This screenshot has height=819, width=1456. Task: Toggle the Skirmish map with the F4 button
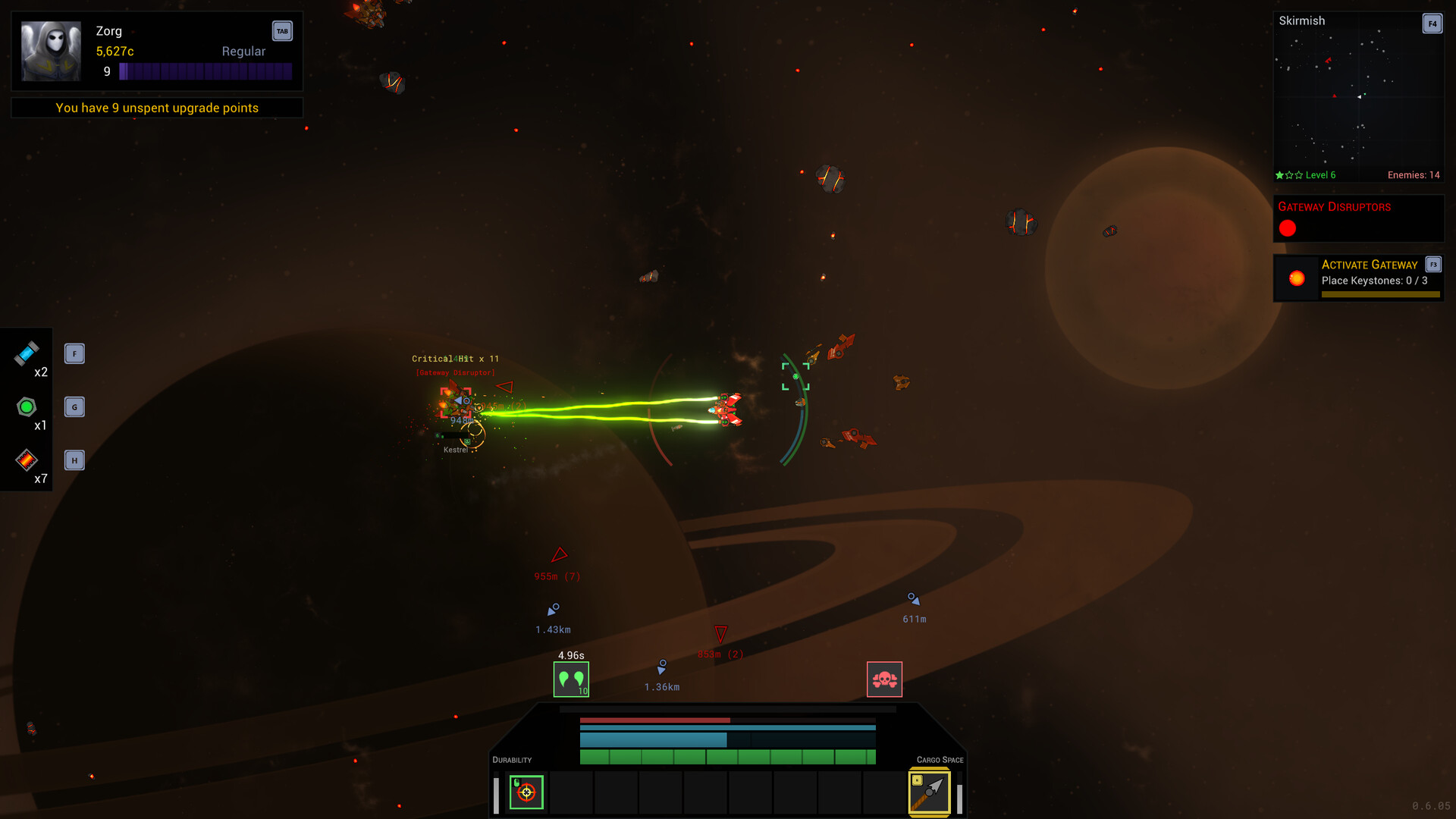pyautogui.click(x=1432, y=24)
